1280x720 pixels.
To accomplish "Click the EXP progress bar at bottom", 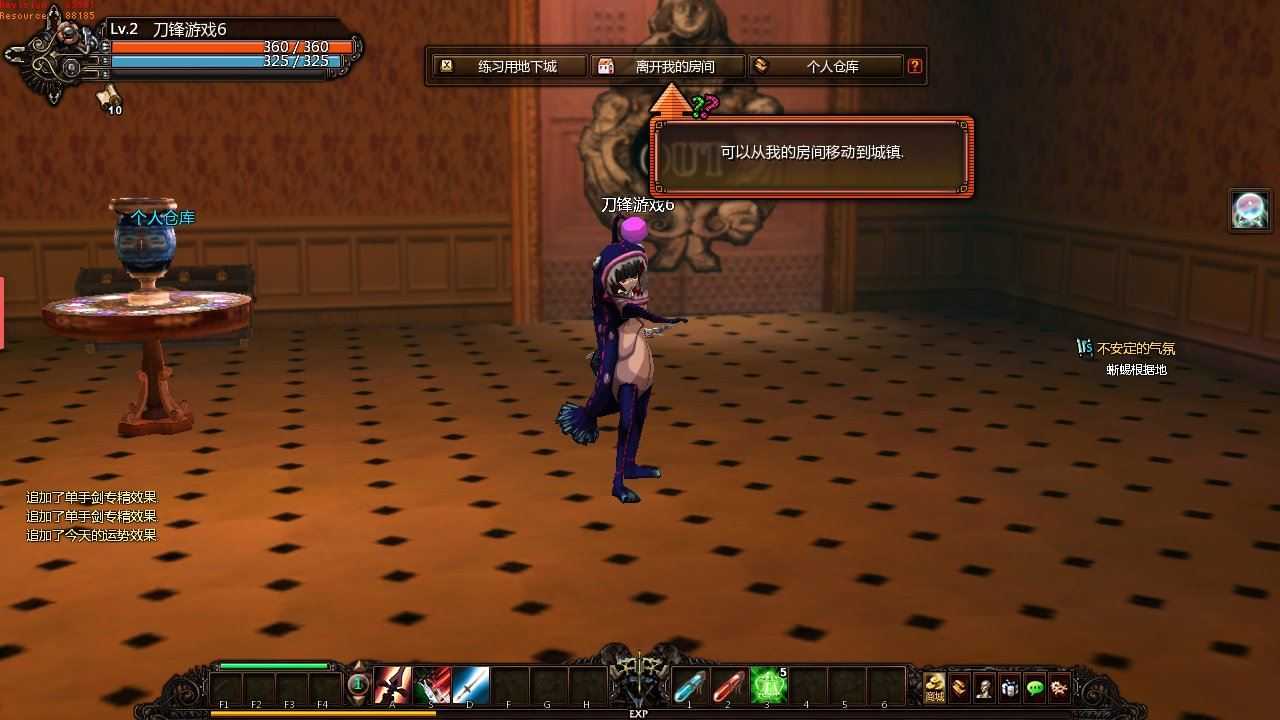I will point(640,712).
